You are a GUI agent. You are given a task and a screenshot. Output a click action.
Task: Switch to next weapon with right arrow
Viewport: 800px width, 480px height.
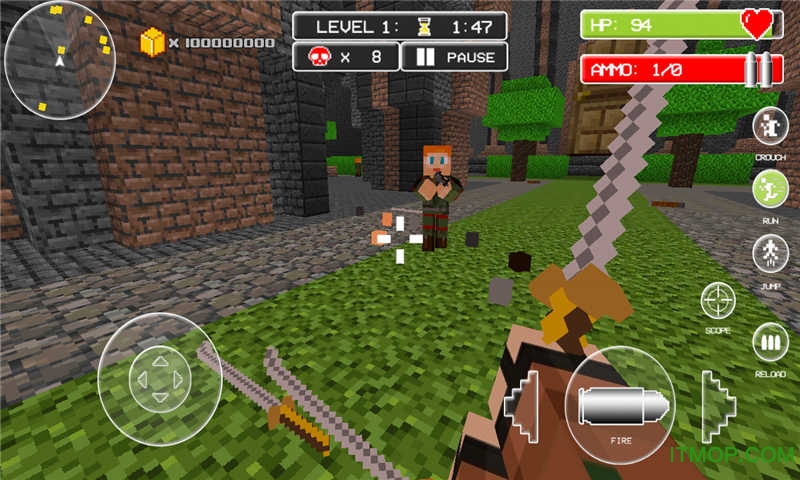point(716,407)
